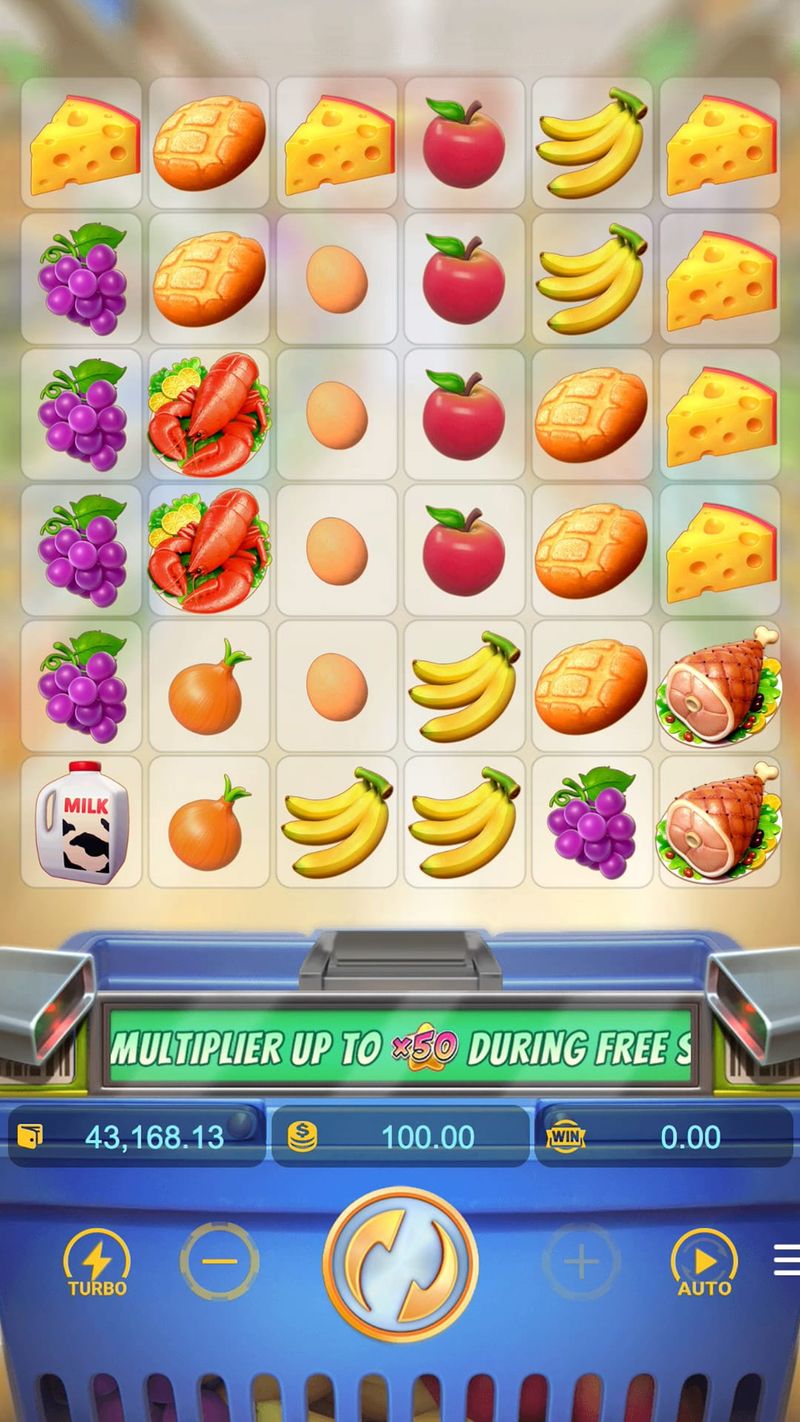Open the wallet balance panel

point(137,1137)
